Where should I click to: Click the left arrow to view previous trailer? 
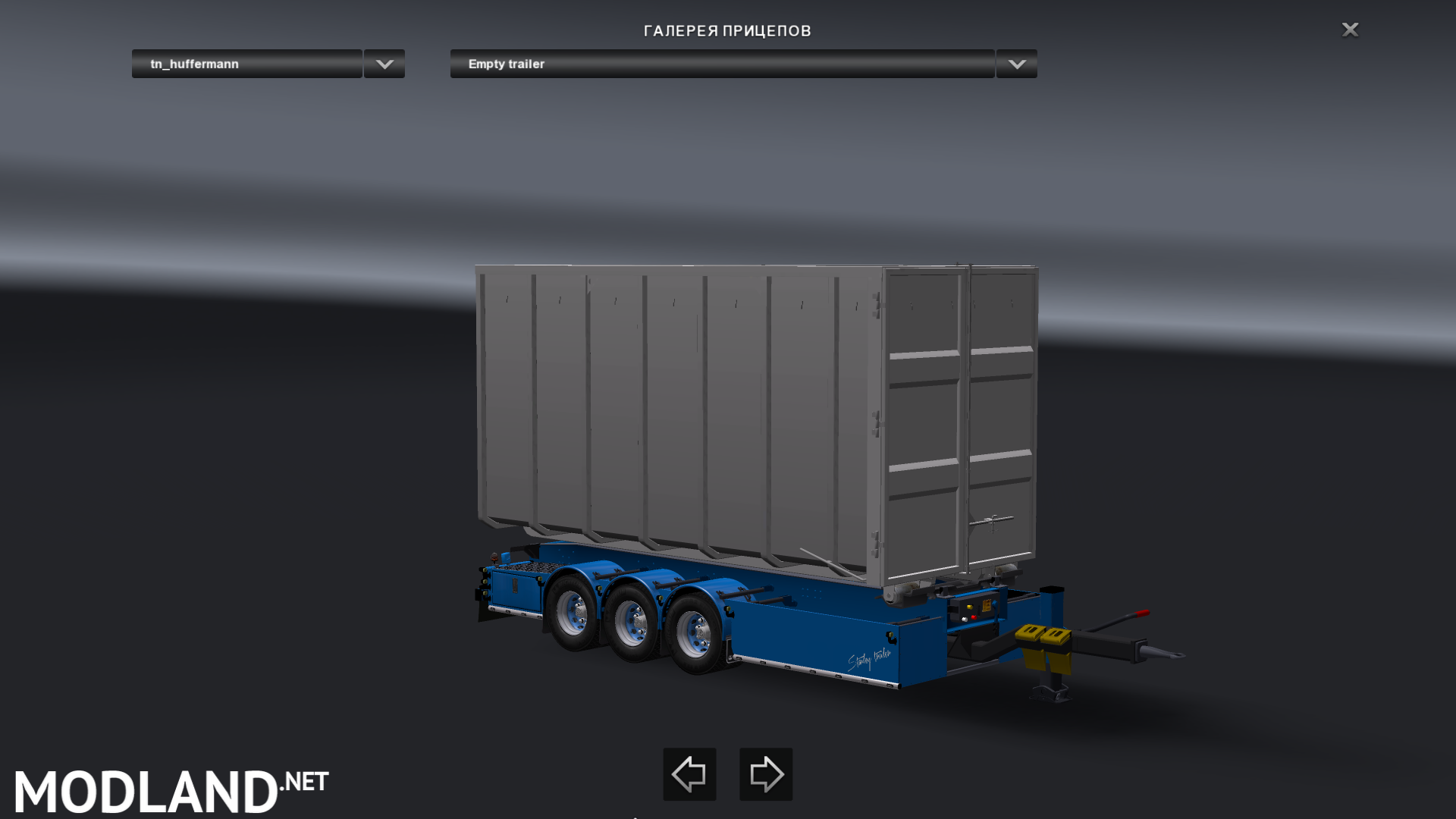(x=689, y=774)
